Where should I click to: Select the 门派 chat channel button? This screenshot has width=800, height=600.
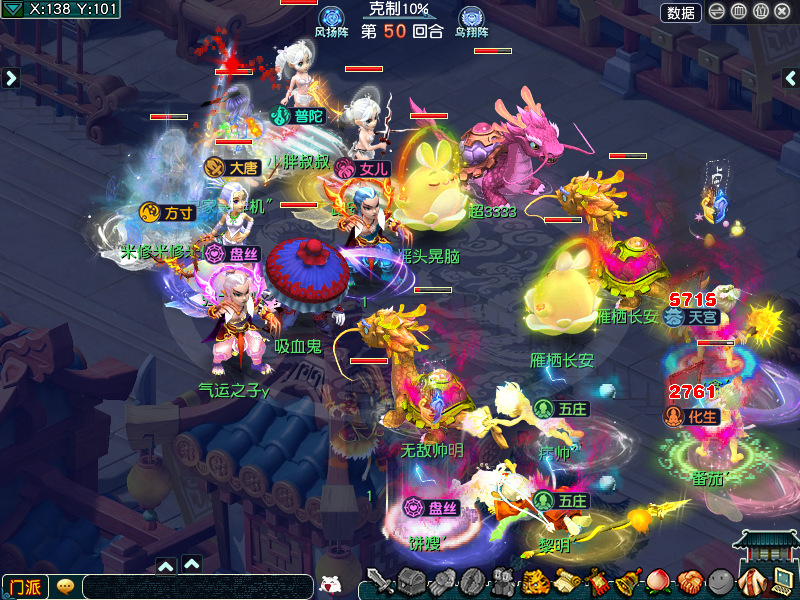point(25,586)
